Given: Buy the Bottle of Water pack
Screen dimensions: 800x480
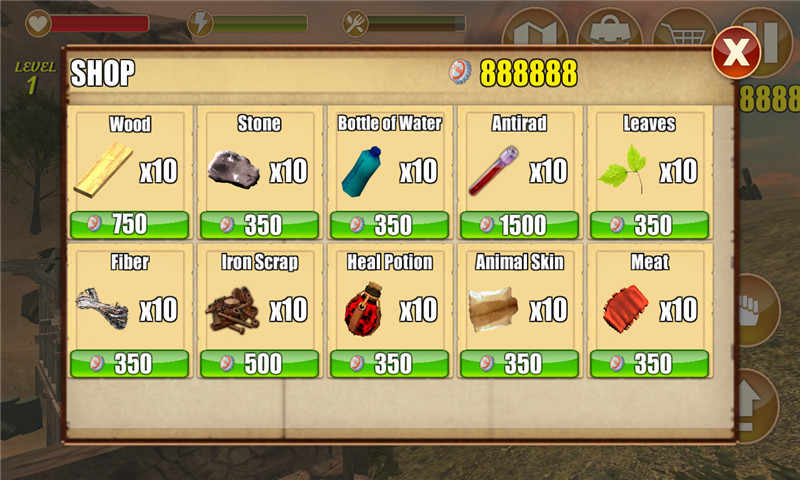Looking at the screenshot, I should [x=389, y=225].
